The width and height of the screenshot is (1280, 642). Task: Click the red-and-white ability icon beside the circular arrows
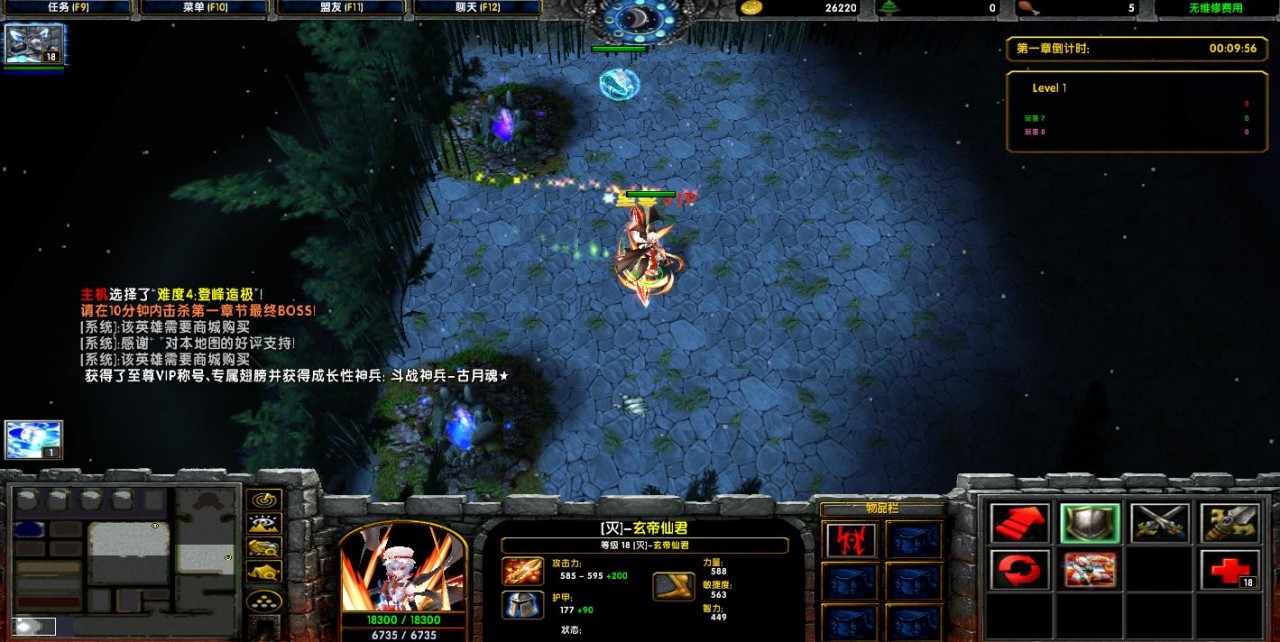click(x=1090, y=570)
